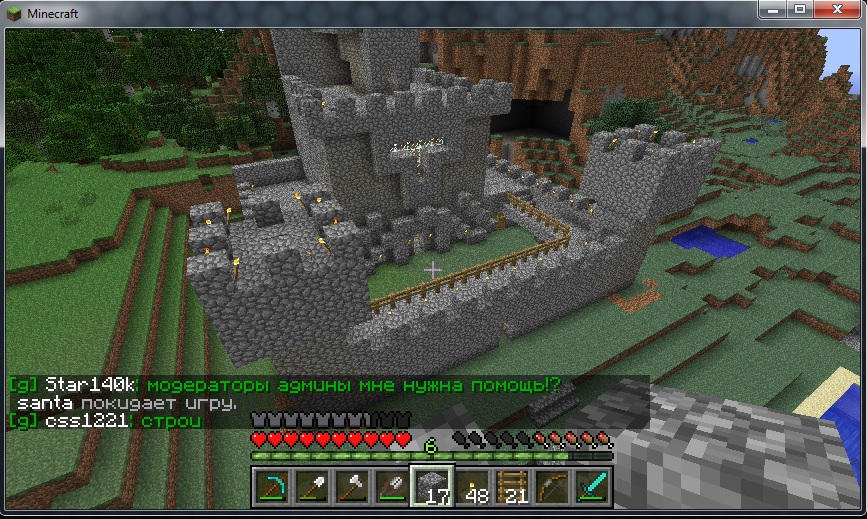Select the ladder stack of 21
The image size is (867, 519).
512,487
